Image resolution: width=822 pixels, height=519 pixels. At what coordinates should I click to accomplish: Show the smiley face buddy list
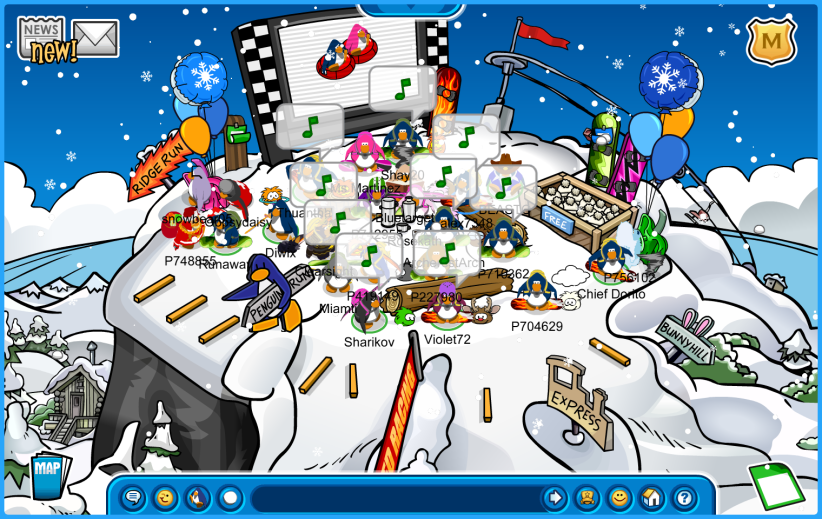click(620, 497)
